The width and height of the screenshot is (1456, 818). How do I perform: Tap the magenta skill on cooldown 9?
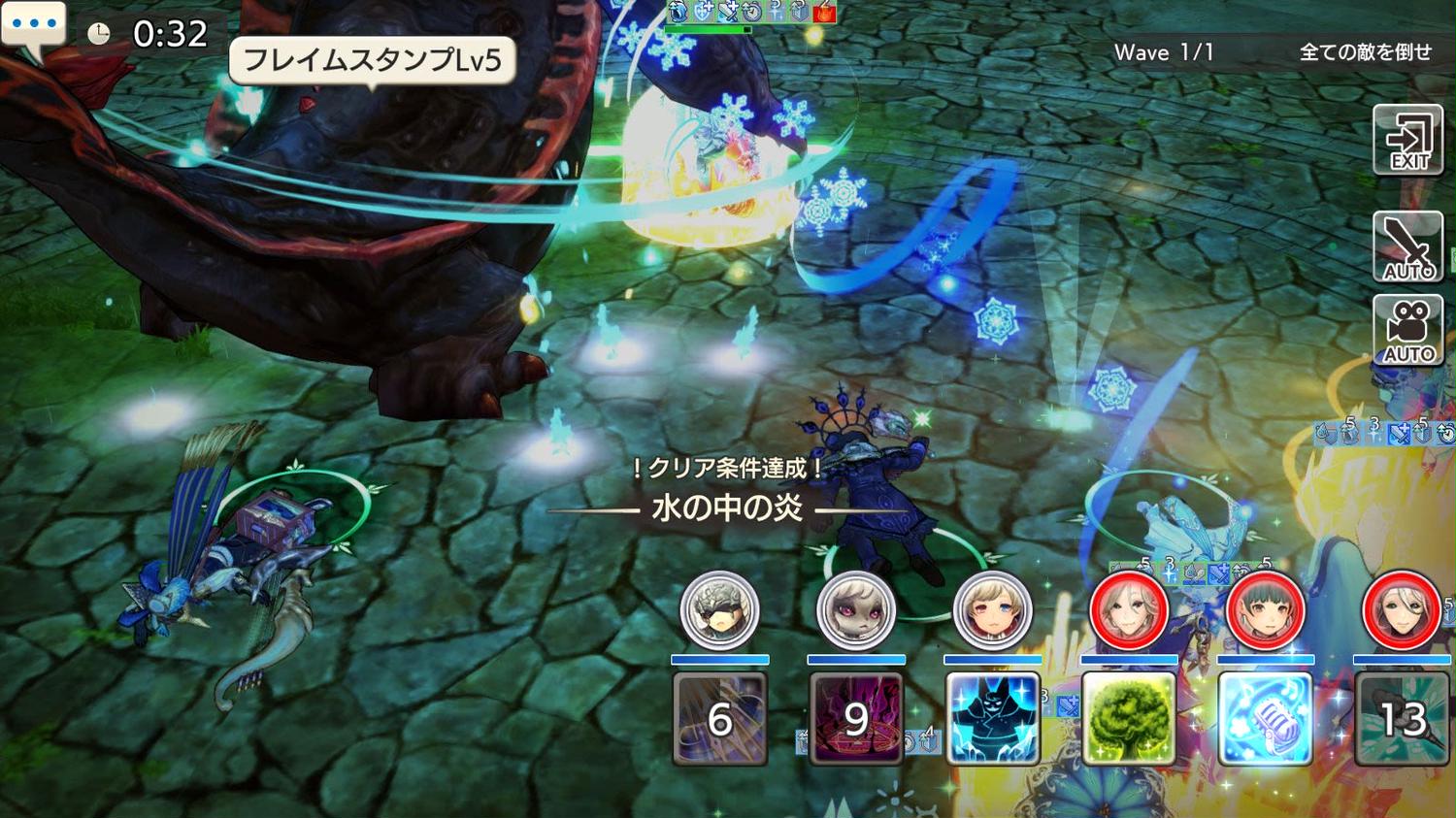[x=855, y=718]
